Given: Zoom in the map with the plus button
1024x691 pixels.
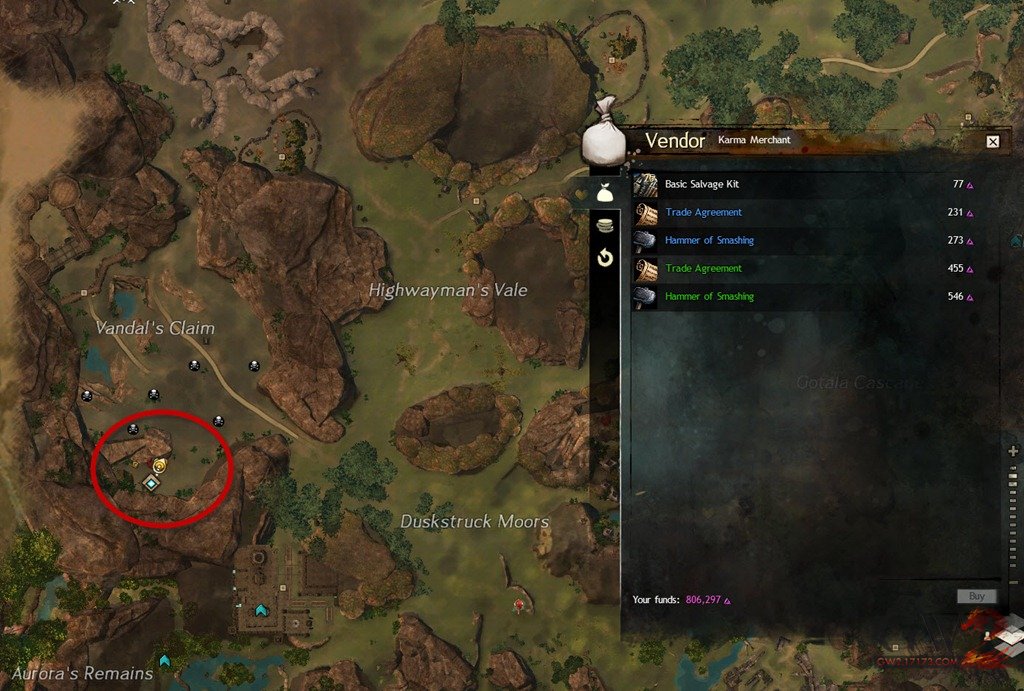Looking at the screenshot, I should (x=1014, y=452).
